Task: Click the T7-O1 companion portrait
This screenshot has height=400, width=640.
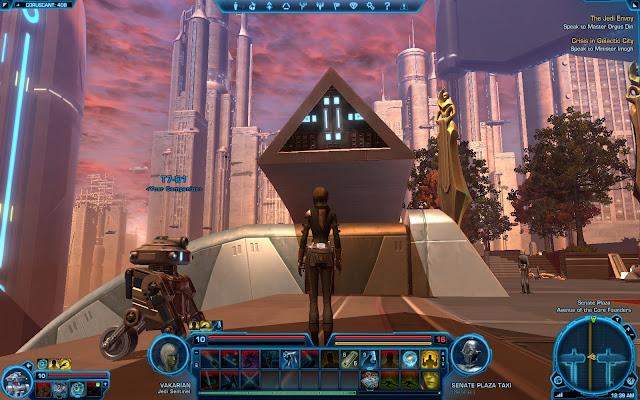Action: click(16, 382)
